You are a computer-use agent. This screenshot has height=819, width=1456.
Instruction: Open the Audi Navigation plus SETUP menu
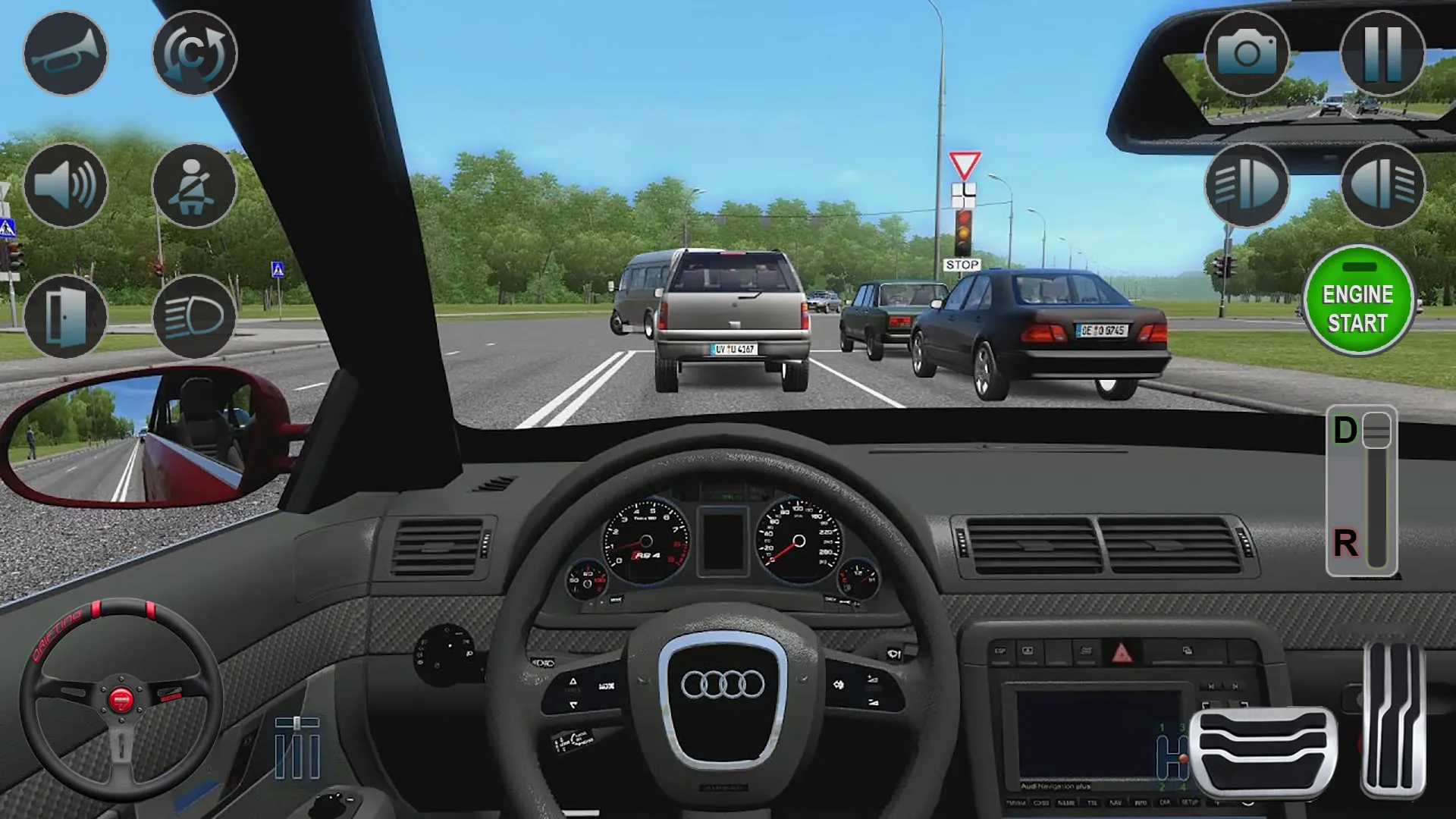pos(1189,802)
